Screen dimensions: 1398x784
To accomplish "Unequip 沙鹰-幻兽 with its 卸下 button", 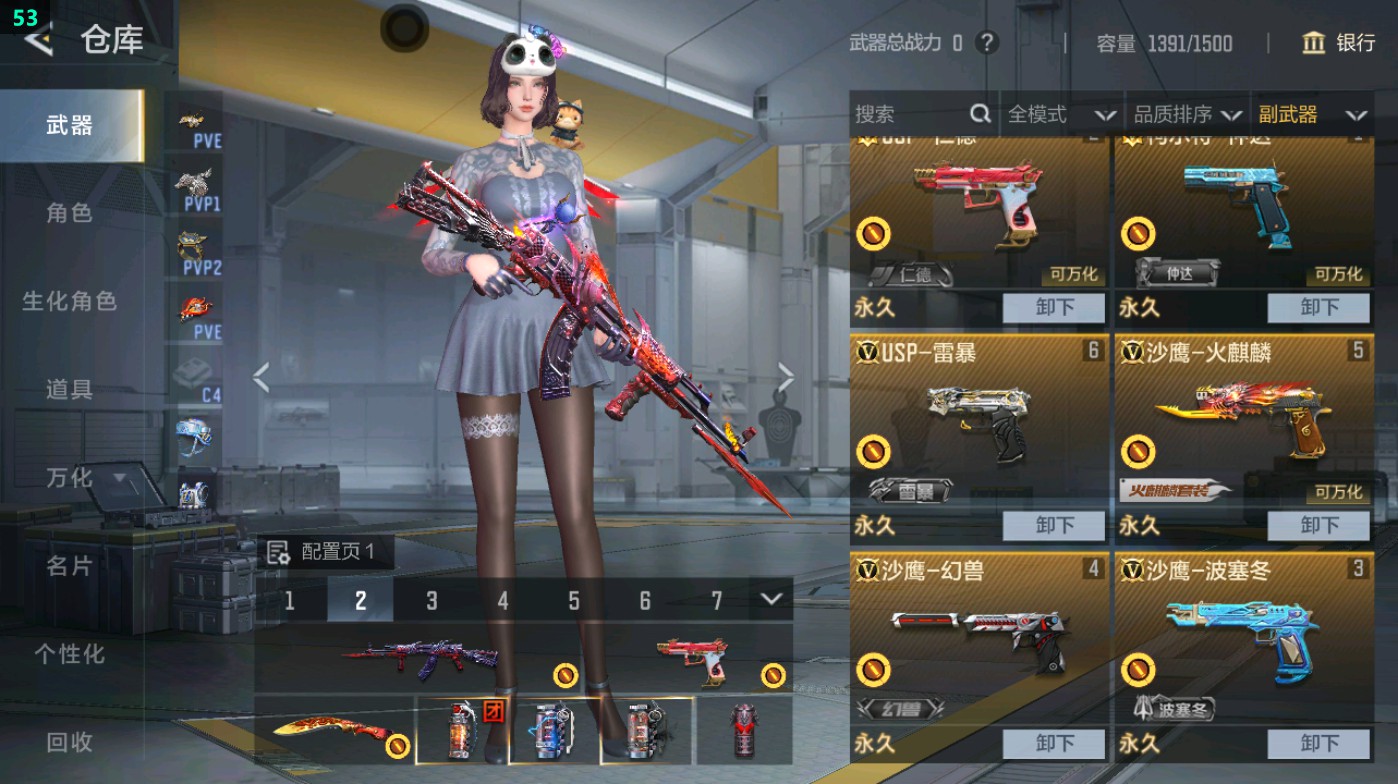I will (x=1054, y=743).
